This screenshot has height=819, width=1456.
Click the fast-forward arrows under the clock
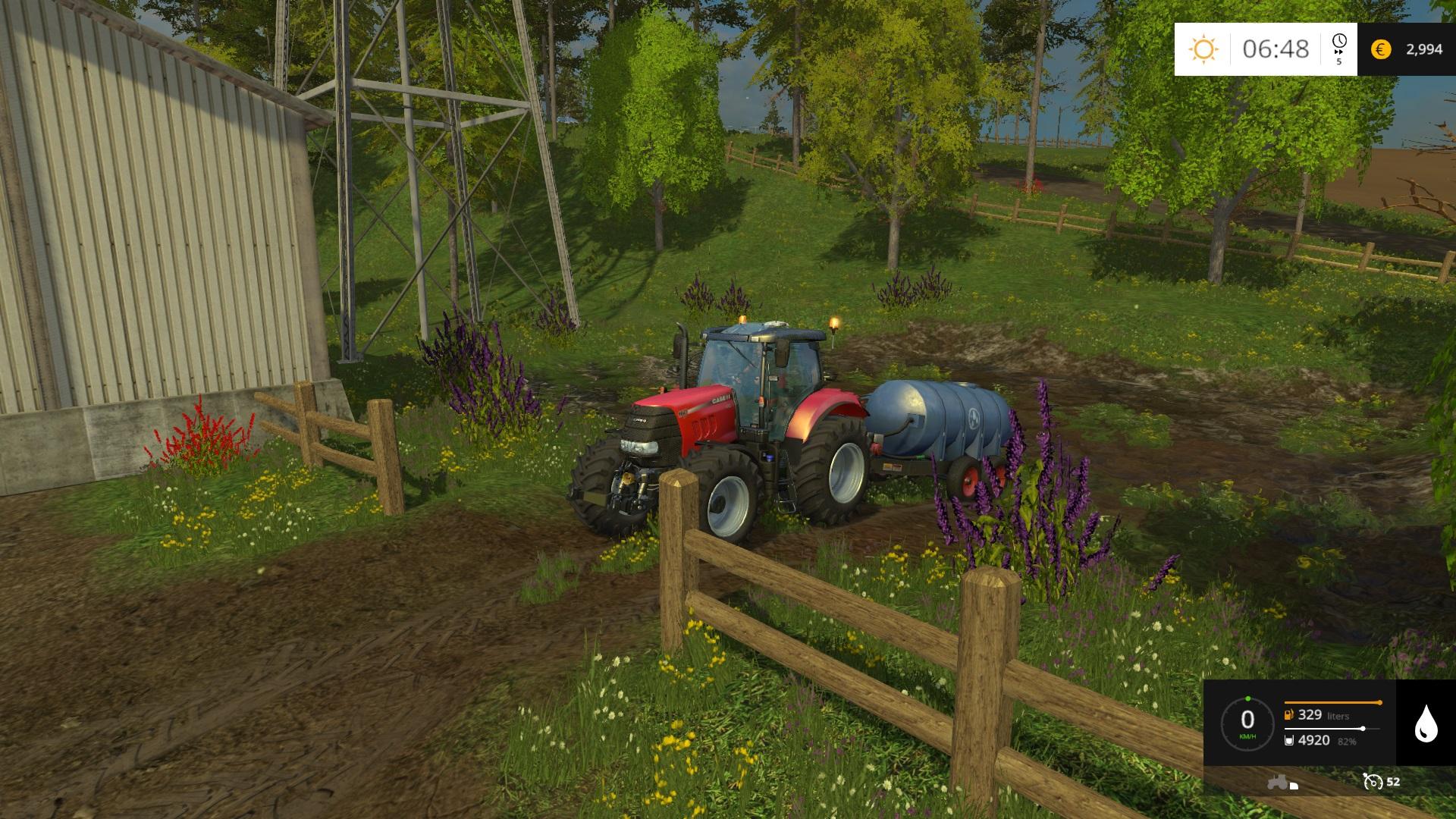[1339, 53]
